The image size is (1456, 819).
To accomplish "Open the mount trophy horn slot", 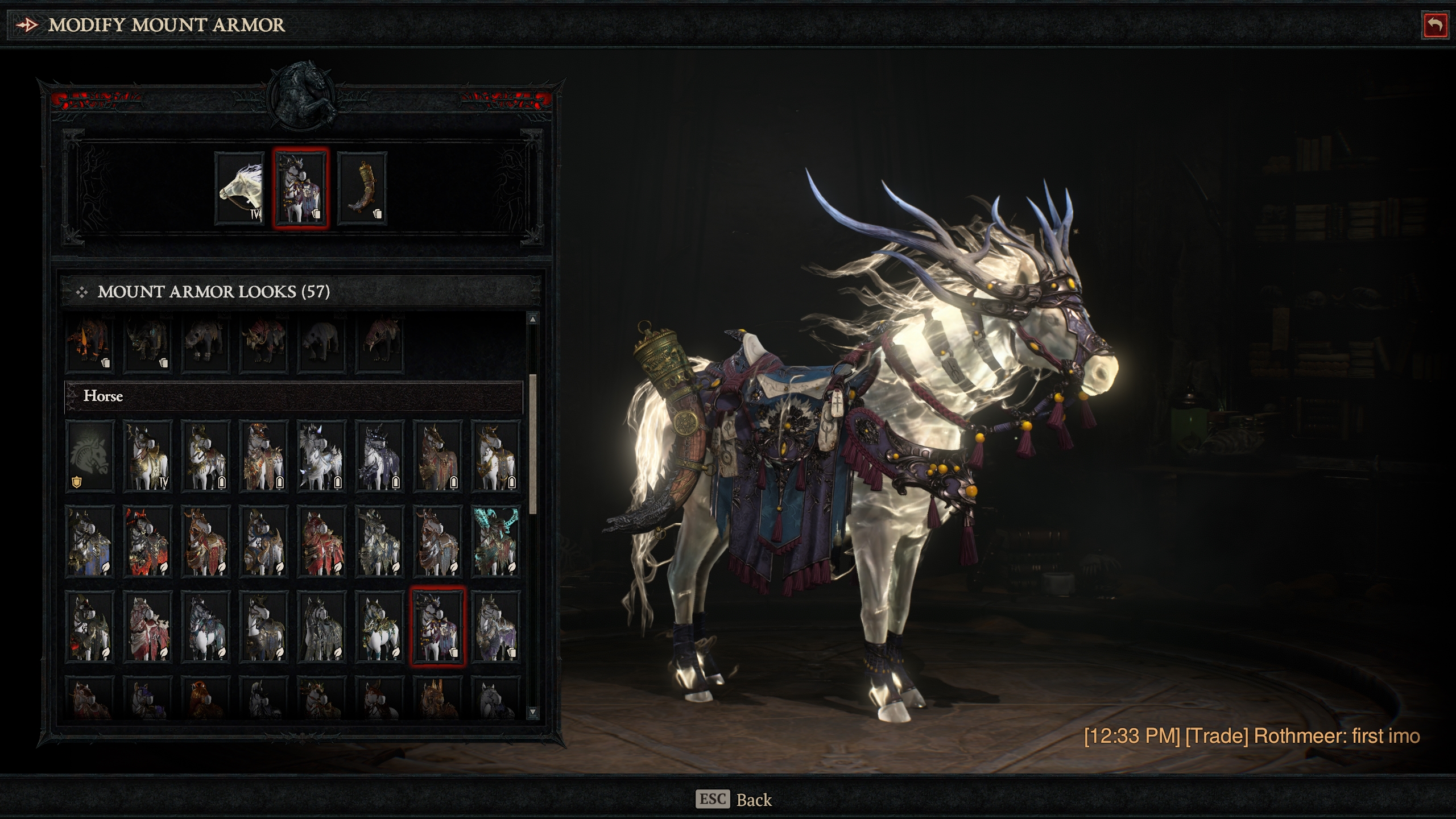I will coord(362,189).
